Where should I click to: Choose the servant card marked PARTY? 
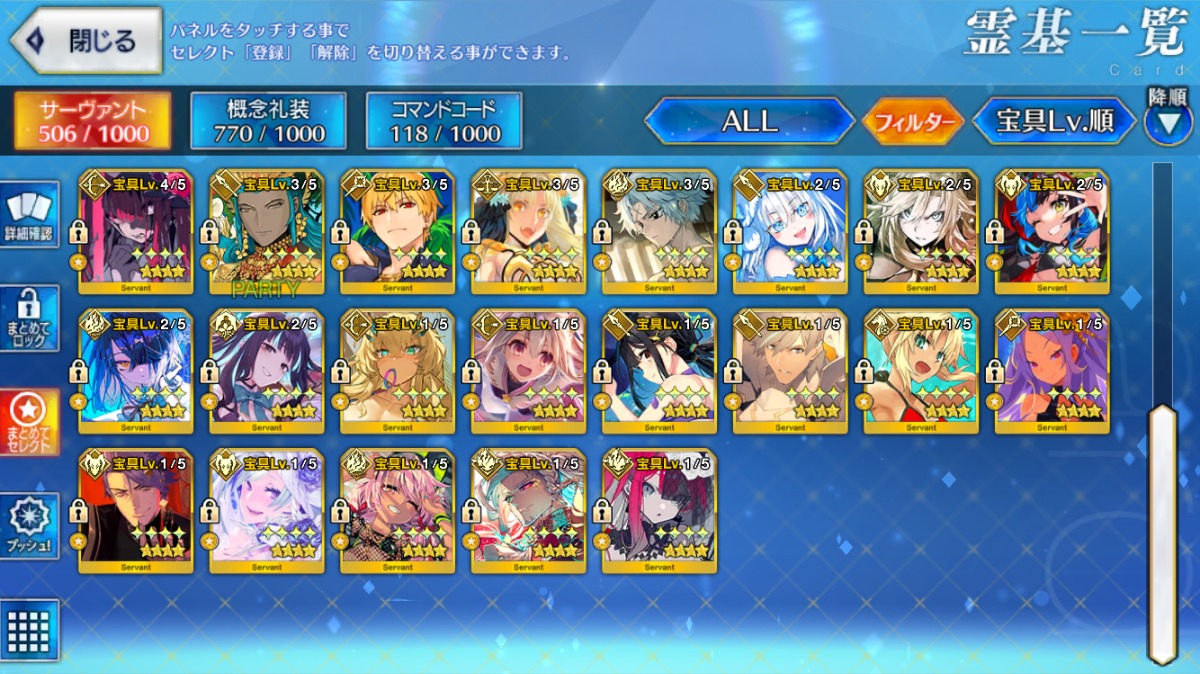coord(266,232)
